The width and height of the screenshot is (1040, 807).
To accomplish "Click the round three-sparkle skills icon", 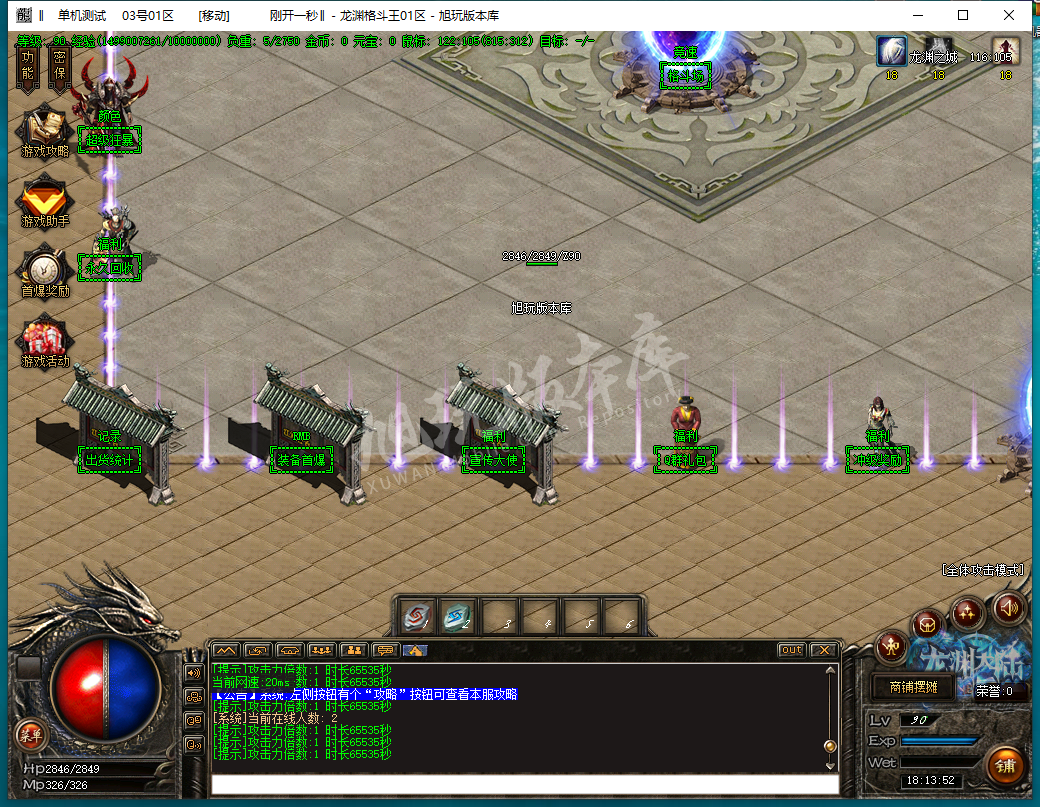I will 968,610.
